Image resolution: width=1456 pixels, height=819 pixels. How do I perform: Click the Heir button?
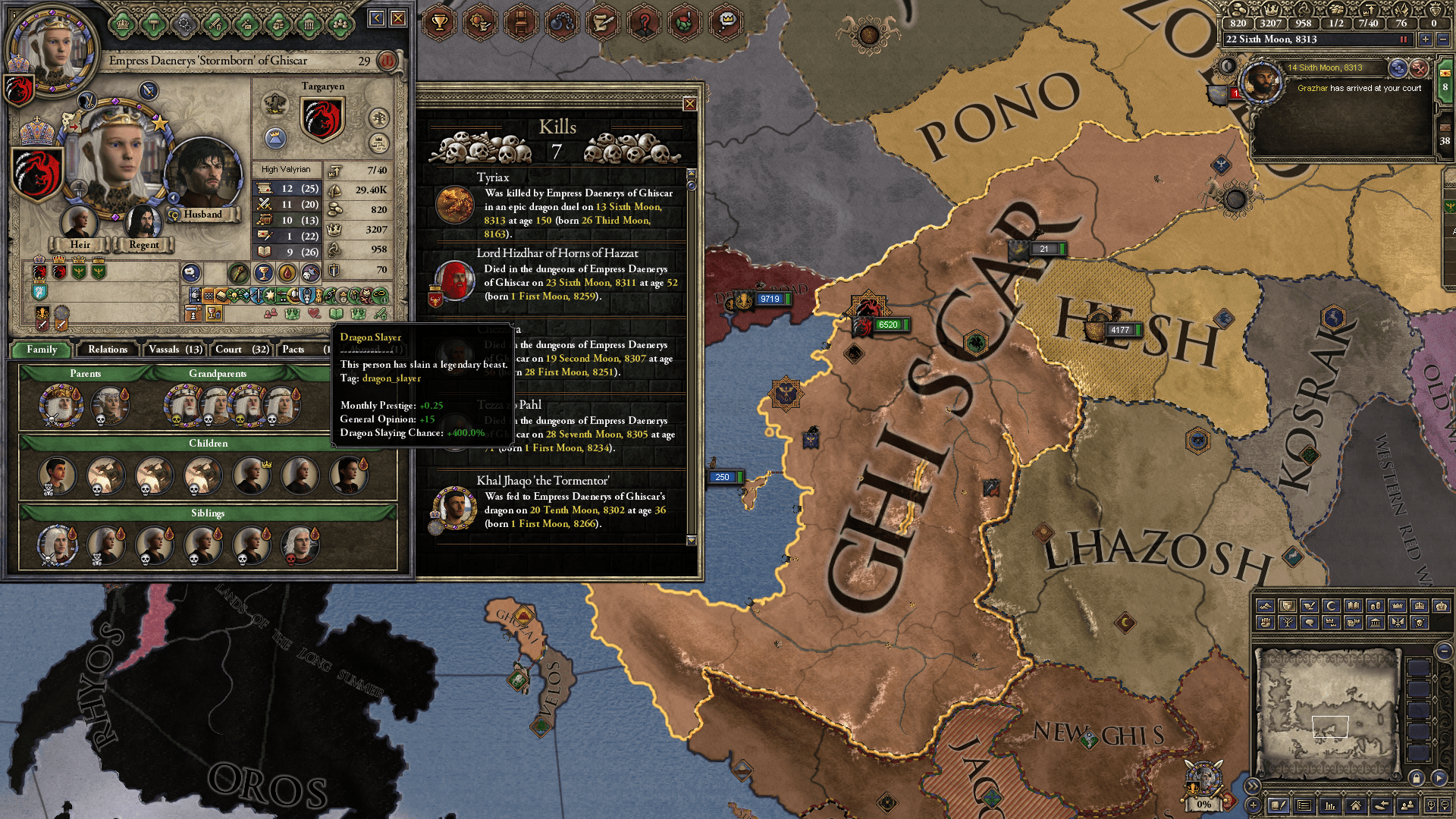pos(79,244)
